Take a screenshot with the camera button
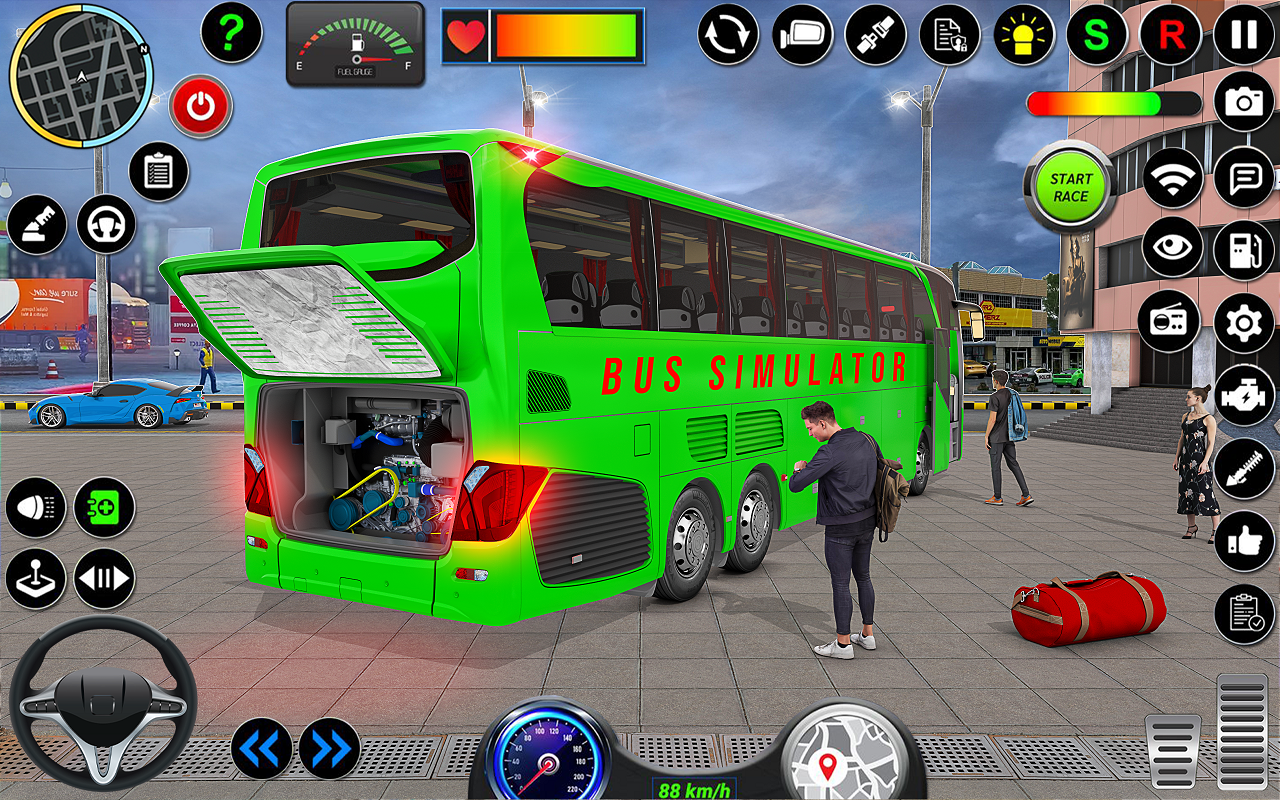This screenshot has height=800, width=1280. (x=1244, y=102)
